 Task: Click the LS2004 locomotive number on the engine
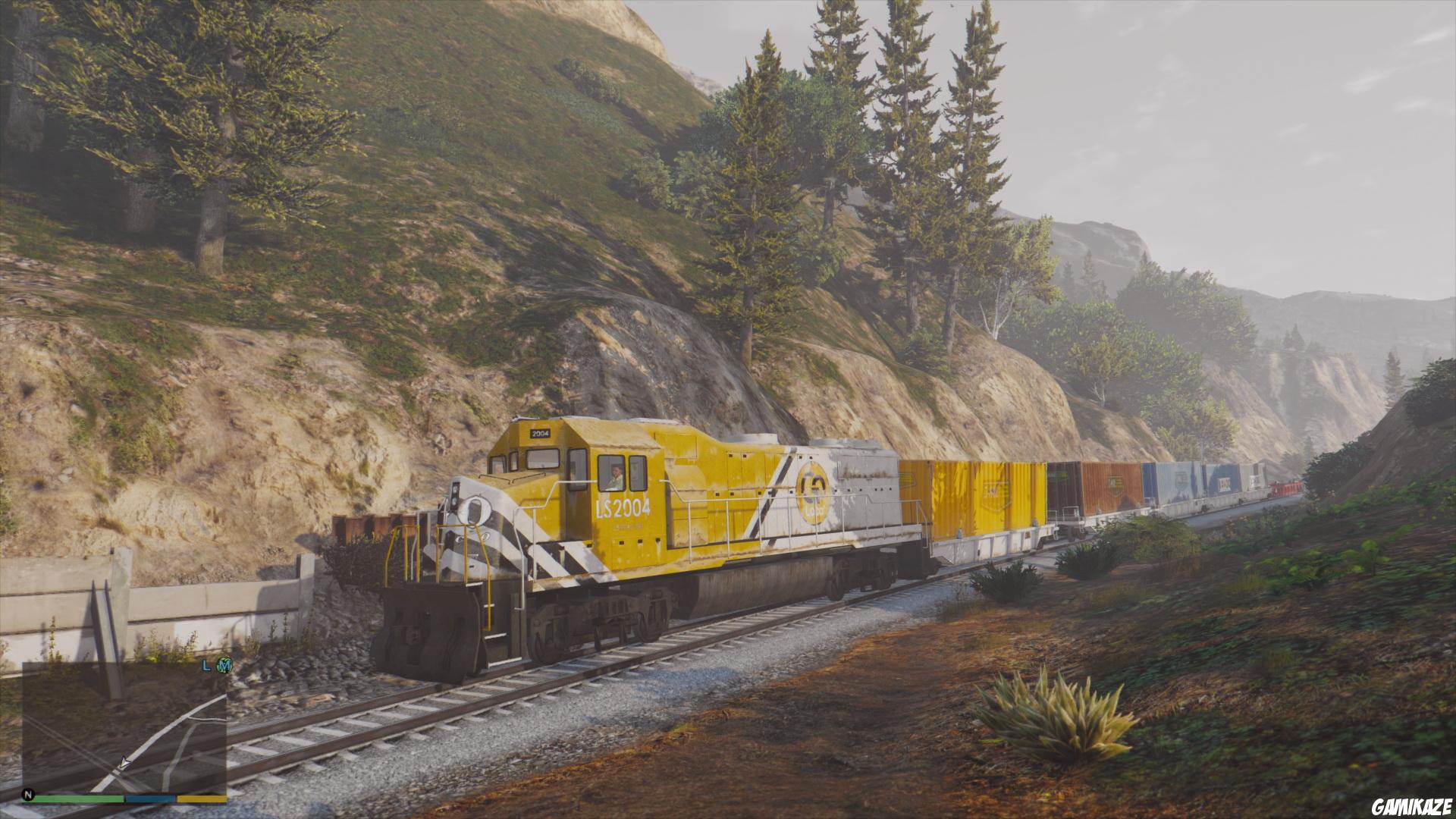[x=623, y=508]
